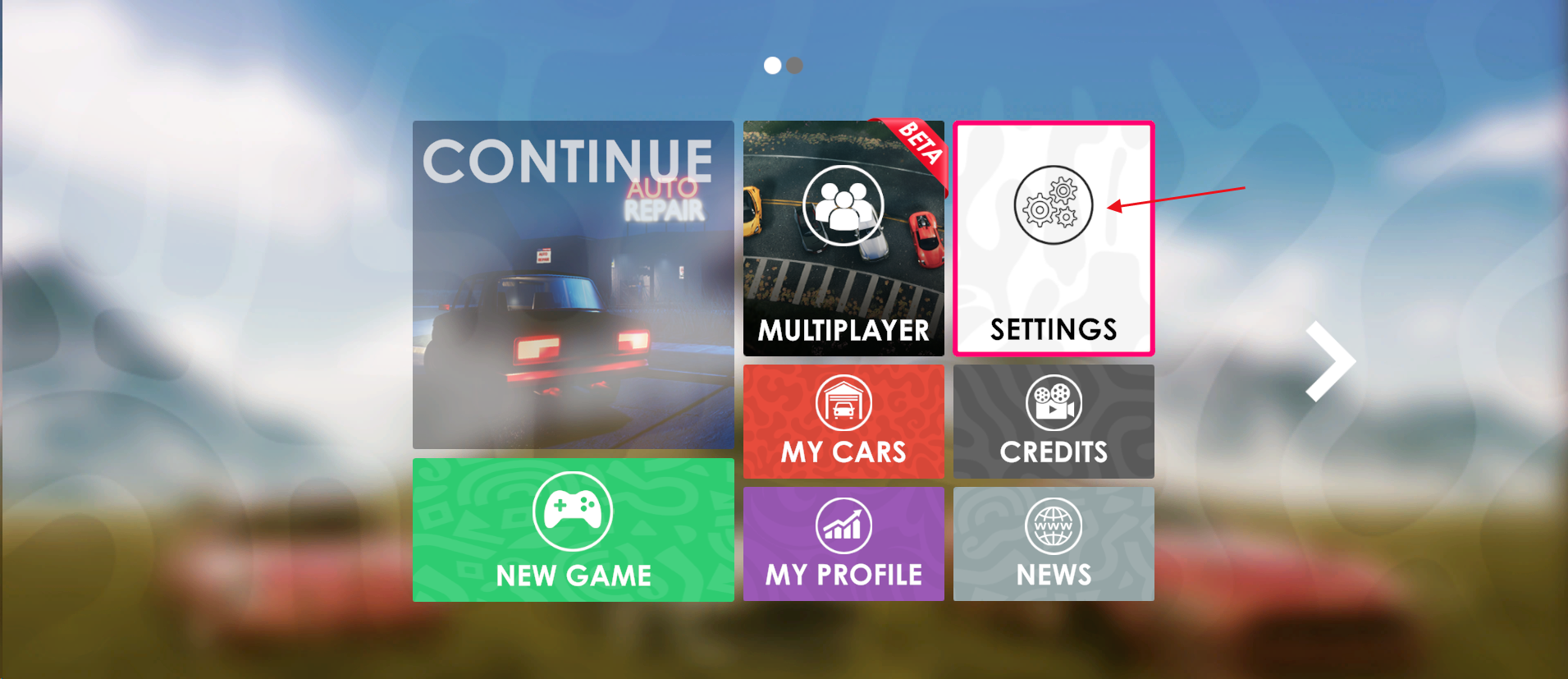Open the Multiplayer beta mode
The height and width of the screenshot is (679, 1568).
pyautogui.click(x=843, y=238)
